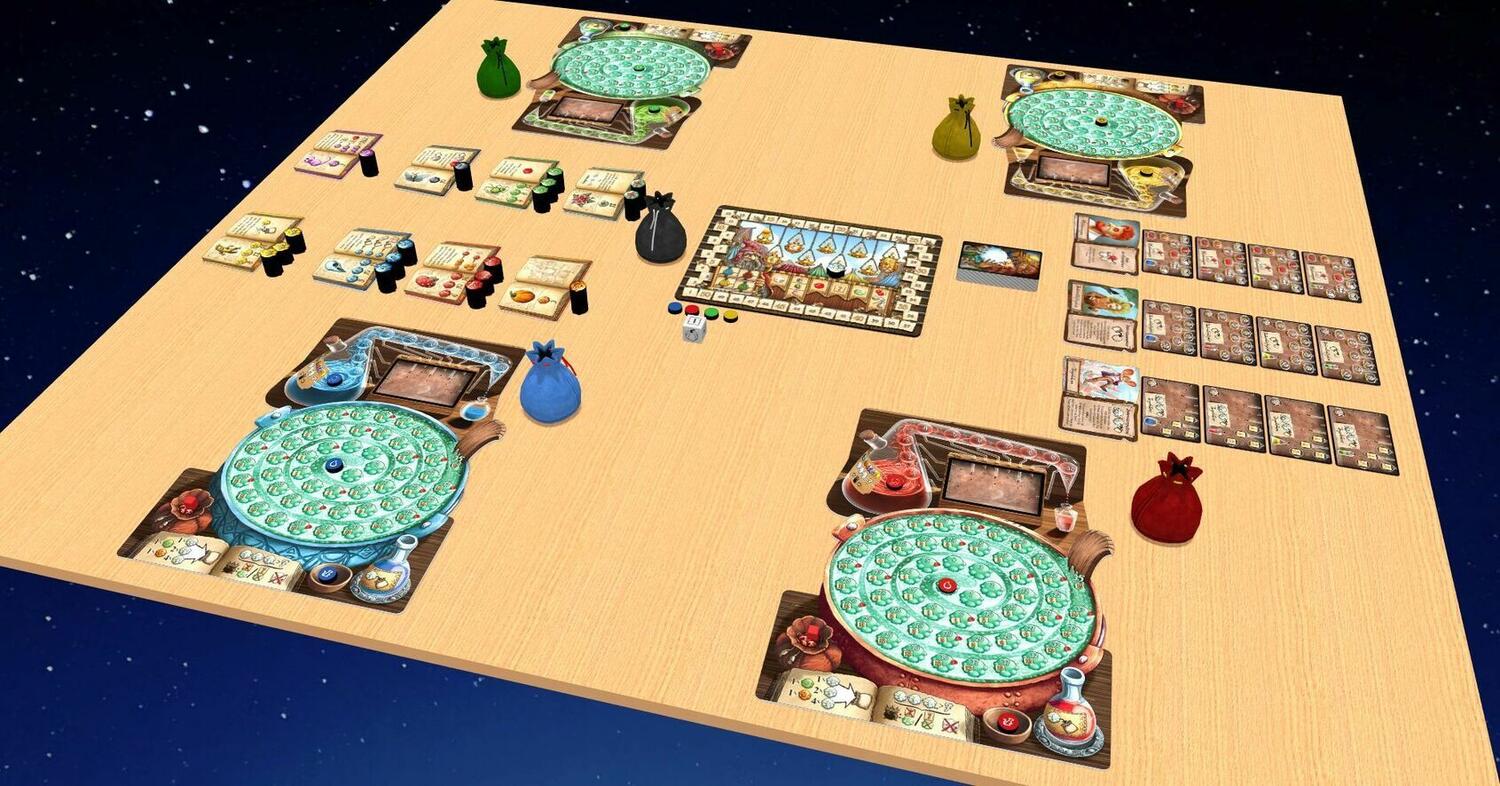Select the green drawstring bag

click(498, 70)
